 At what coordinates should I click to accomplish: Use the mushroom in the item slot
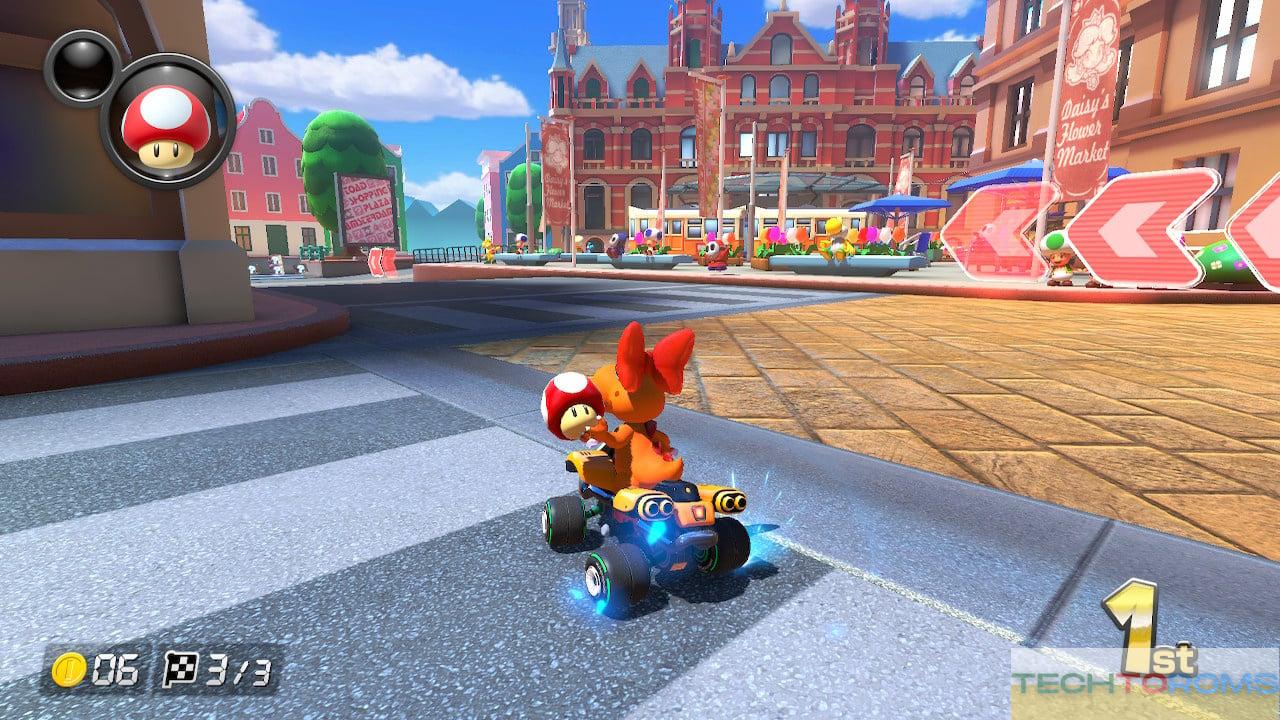(x=167, y=122)
